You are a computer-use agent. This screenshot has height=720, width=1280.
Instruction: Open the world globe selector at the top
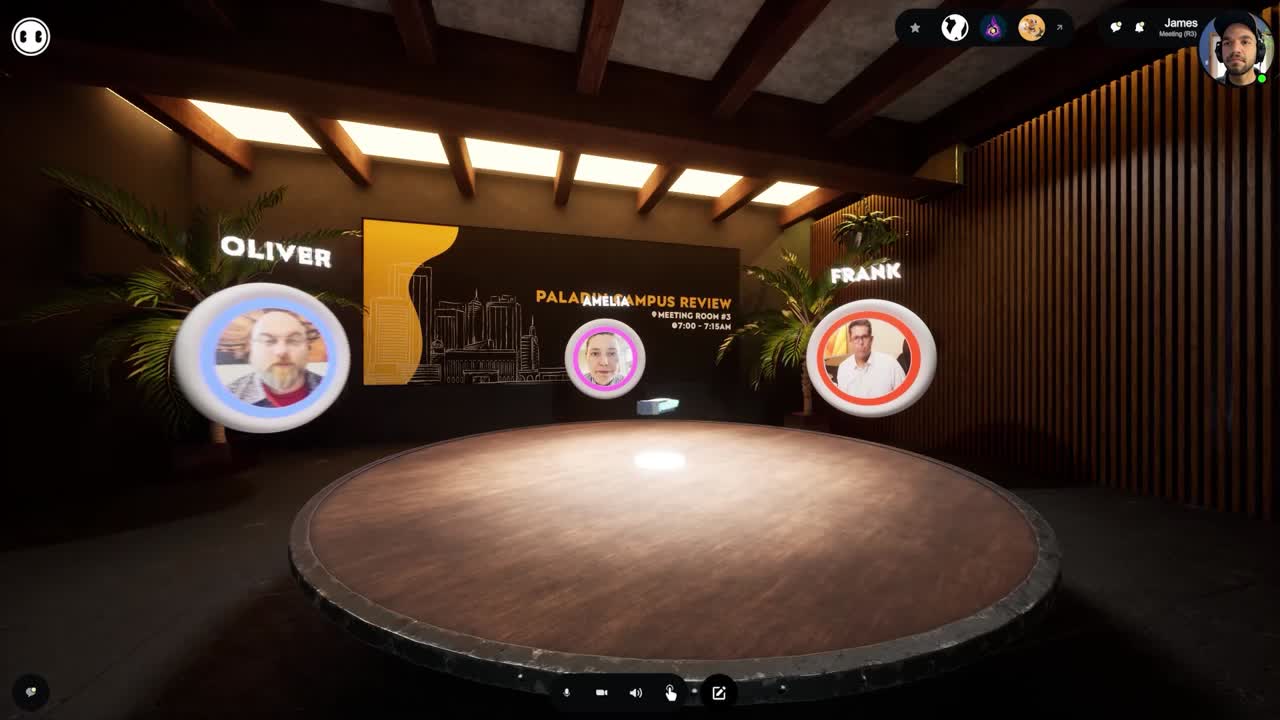[x=955, y=28]
